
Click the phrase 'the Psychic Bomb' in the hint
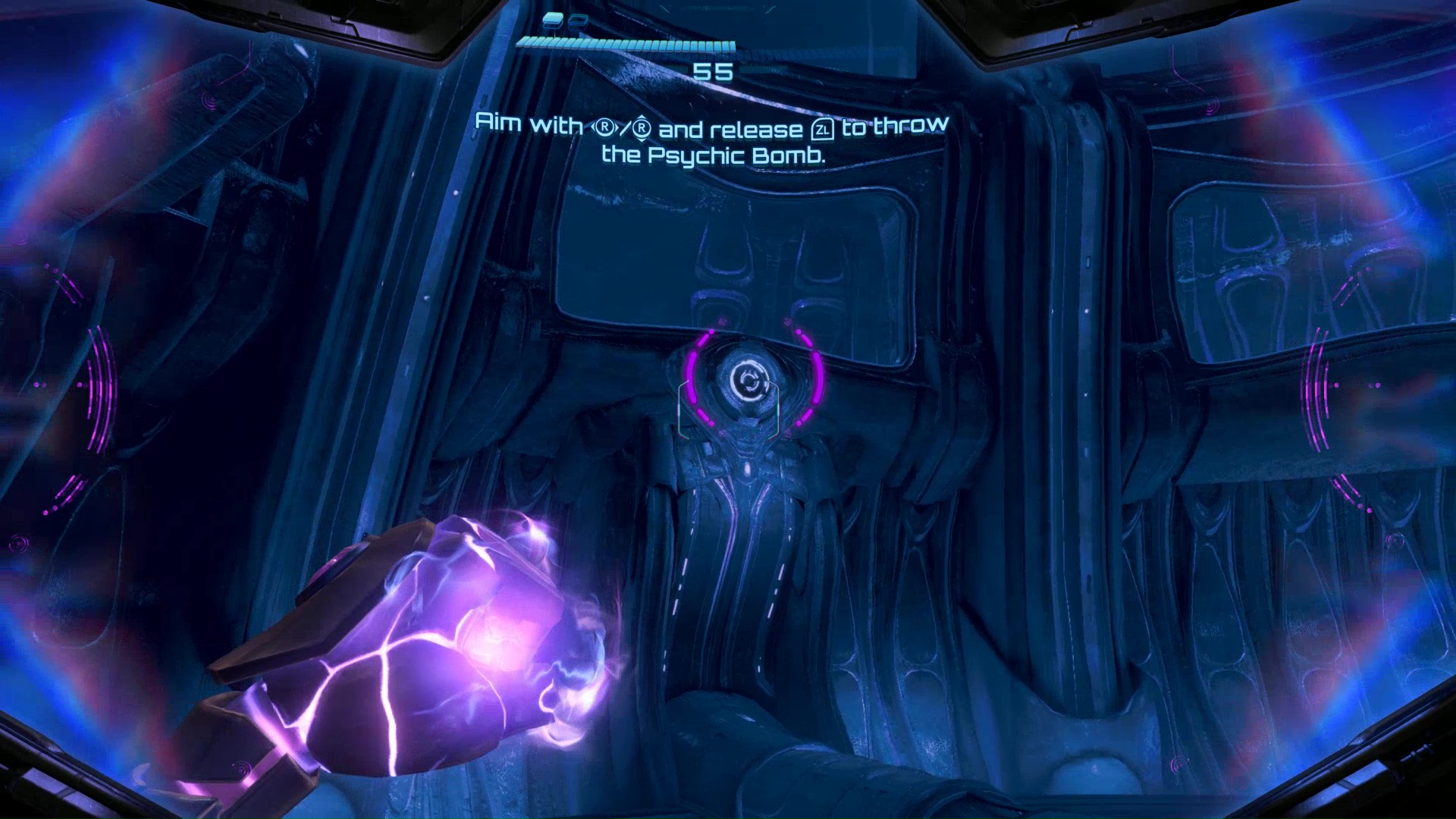pyautogui.click(x=715, y=155)
